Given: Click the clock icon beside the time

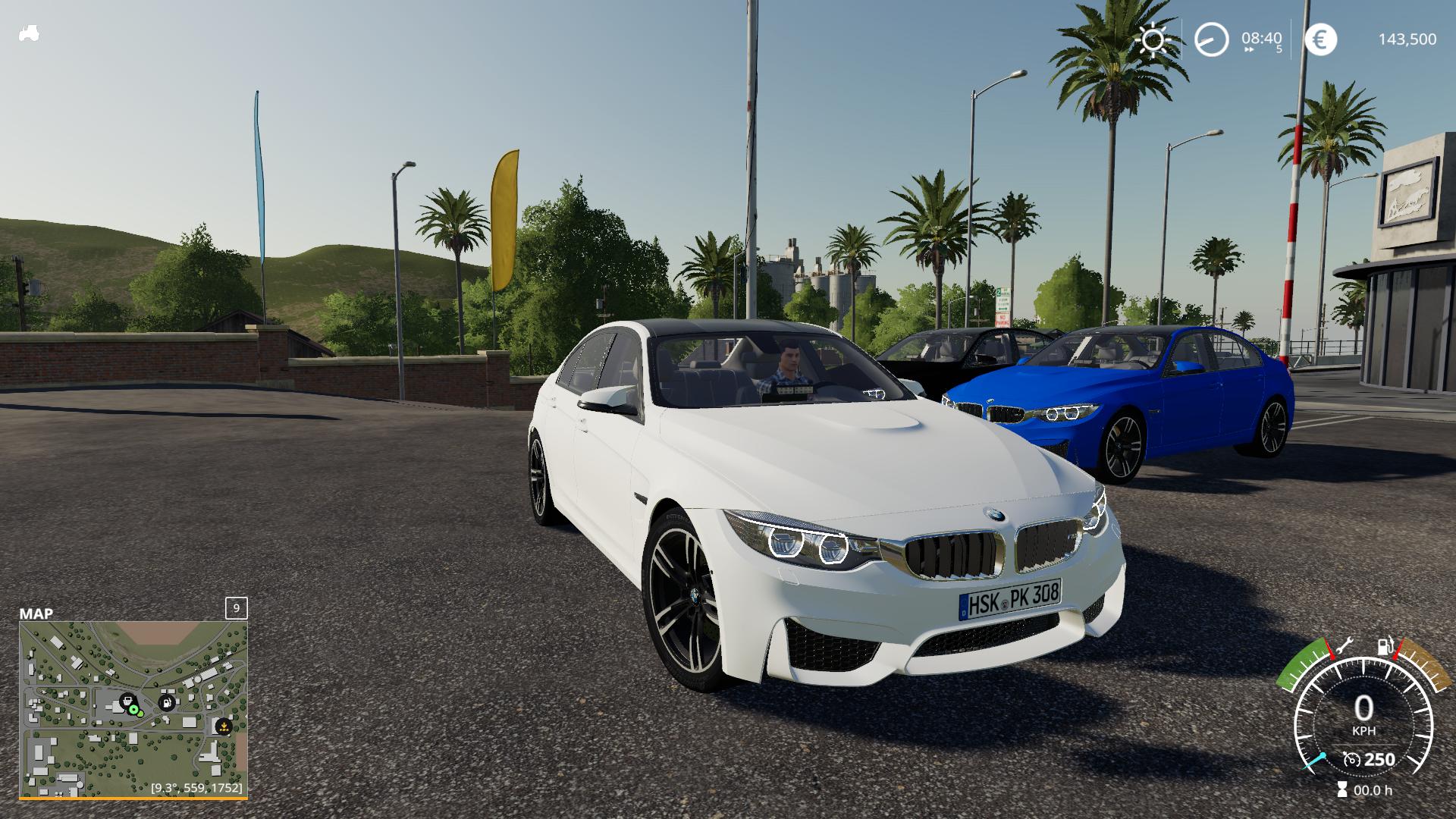Looking at the screenshot, I should (x=1211, y=39).
